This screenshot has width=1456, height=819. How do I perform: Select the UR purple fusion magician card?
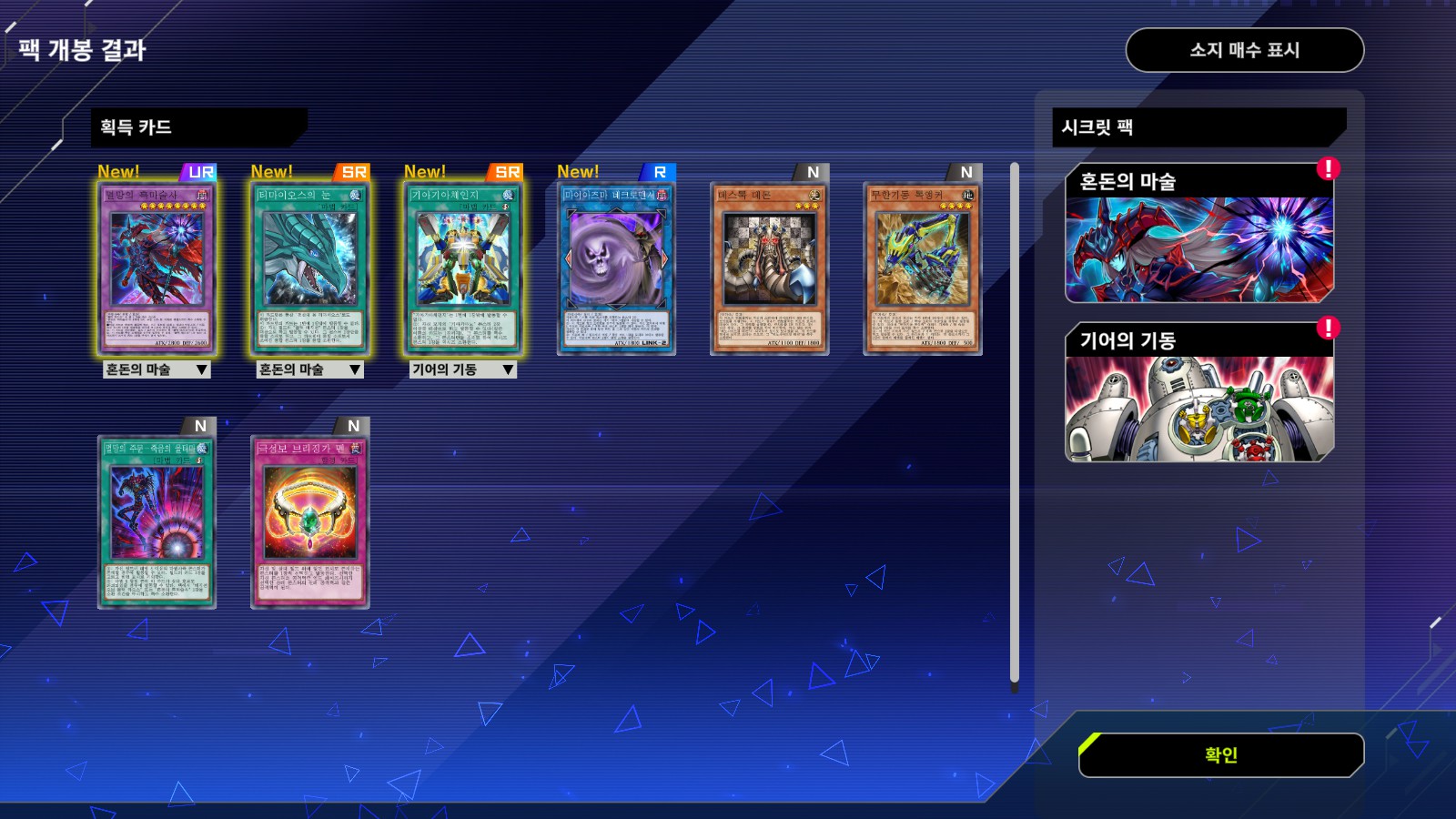[x=157, y=267]
